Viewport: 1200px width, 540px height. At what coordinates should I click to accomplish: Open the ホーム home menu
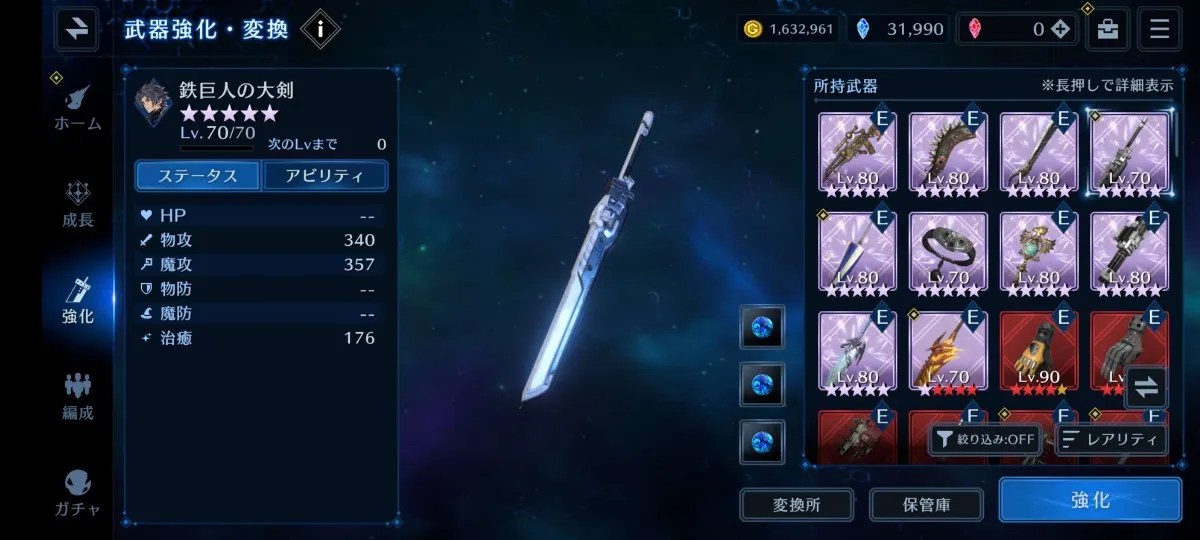(78, 106)
